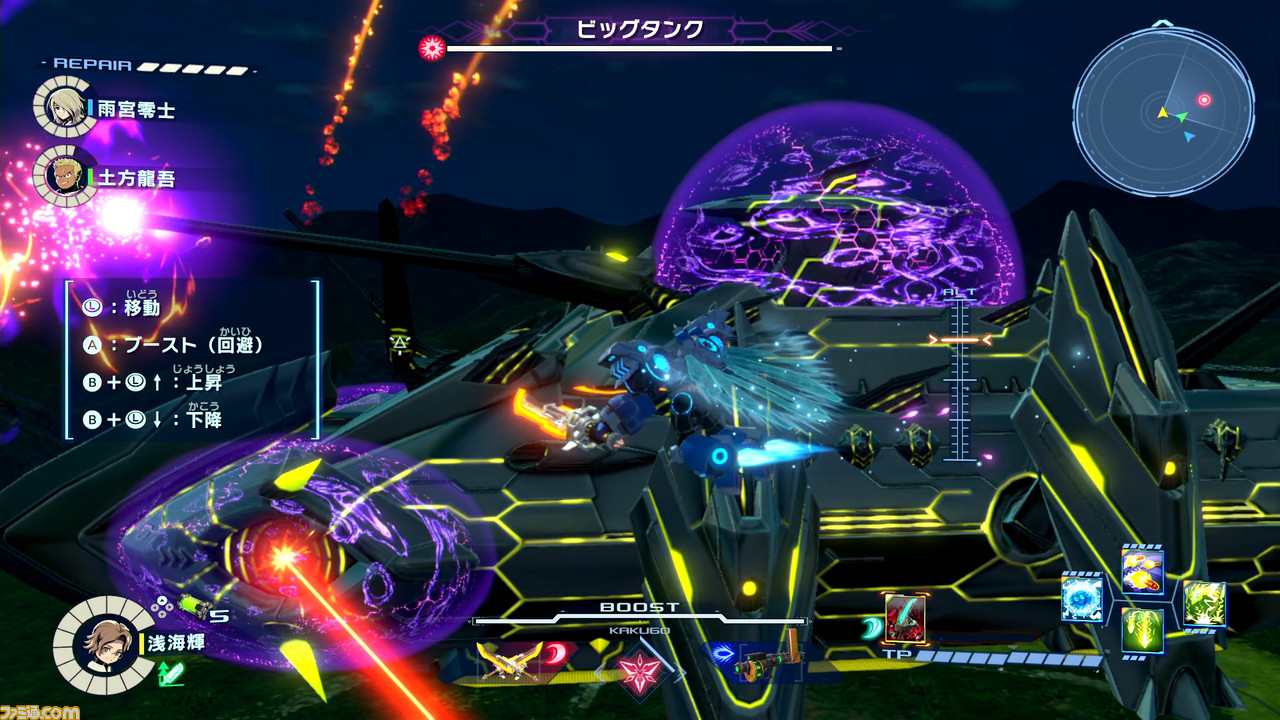The image size is (1280, 720).
Task: Use the green repair canister item
Action: (x=192, y=606)
